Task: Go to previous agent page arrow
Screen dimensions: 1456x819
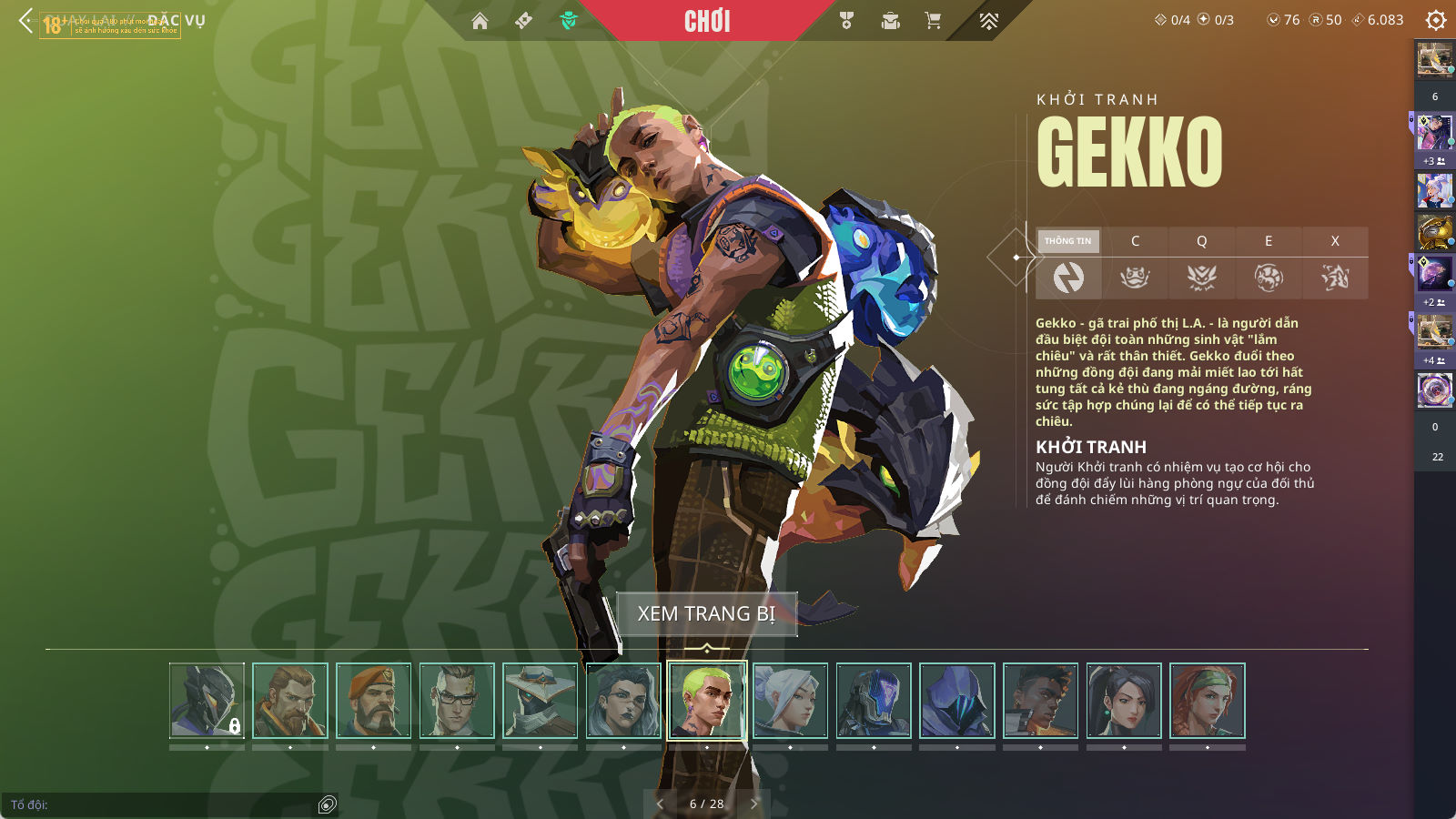Action: coord(661,804)
